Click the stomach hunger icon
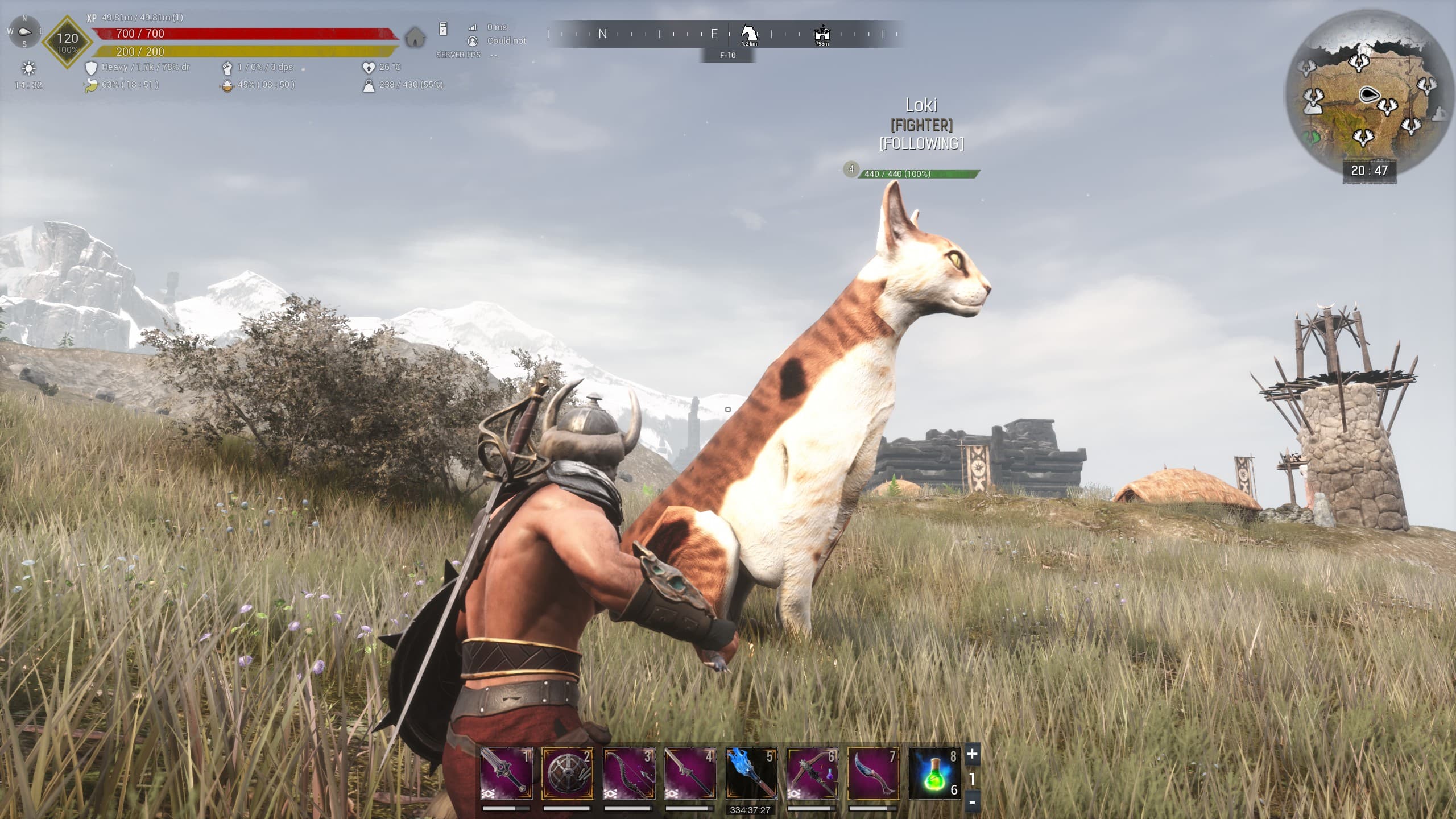The width and height of the screenshot is (1456, 819). coord(91,86)
